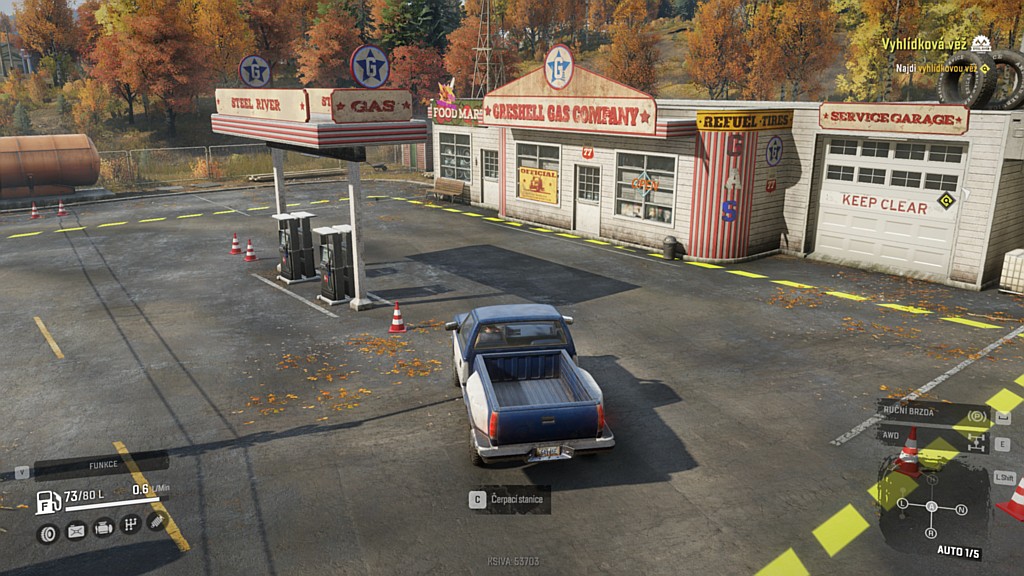This screenshot has width=1024, height=576.
Task: Select the suspension spring status icon
Action: point(156,520)
